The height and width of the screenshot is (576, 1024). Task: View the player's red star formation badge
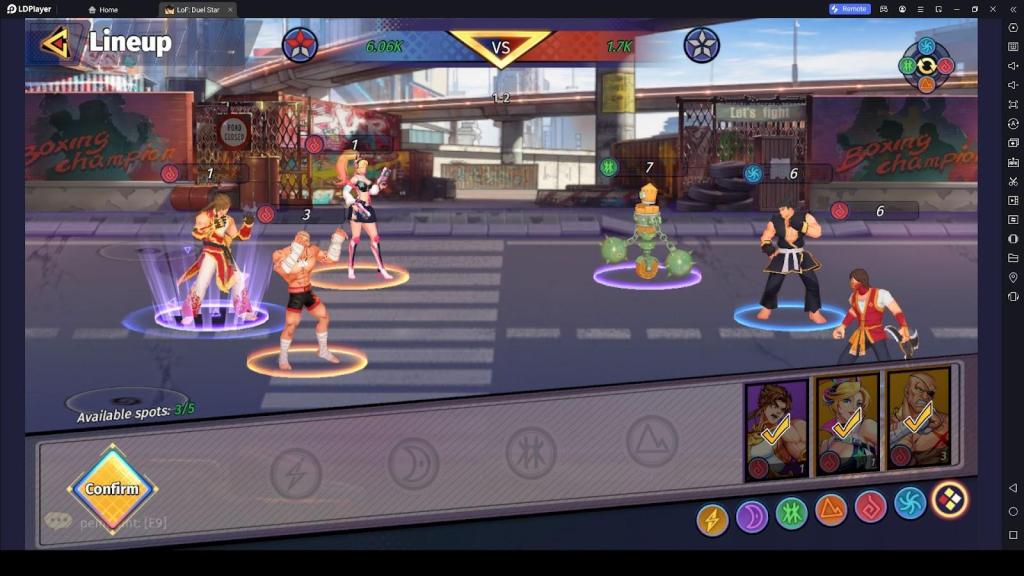(x=300, y=45)
